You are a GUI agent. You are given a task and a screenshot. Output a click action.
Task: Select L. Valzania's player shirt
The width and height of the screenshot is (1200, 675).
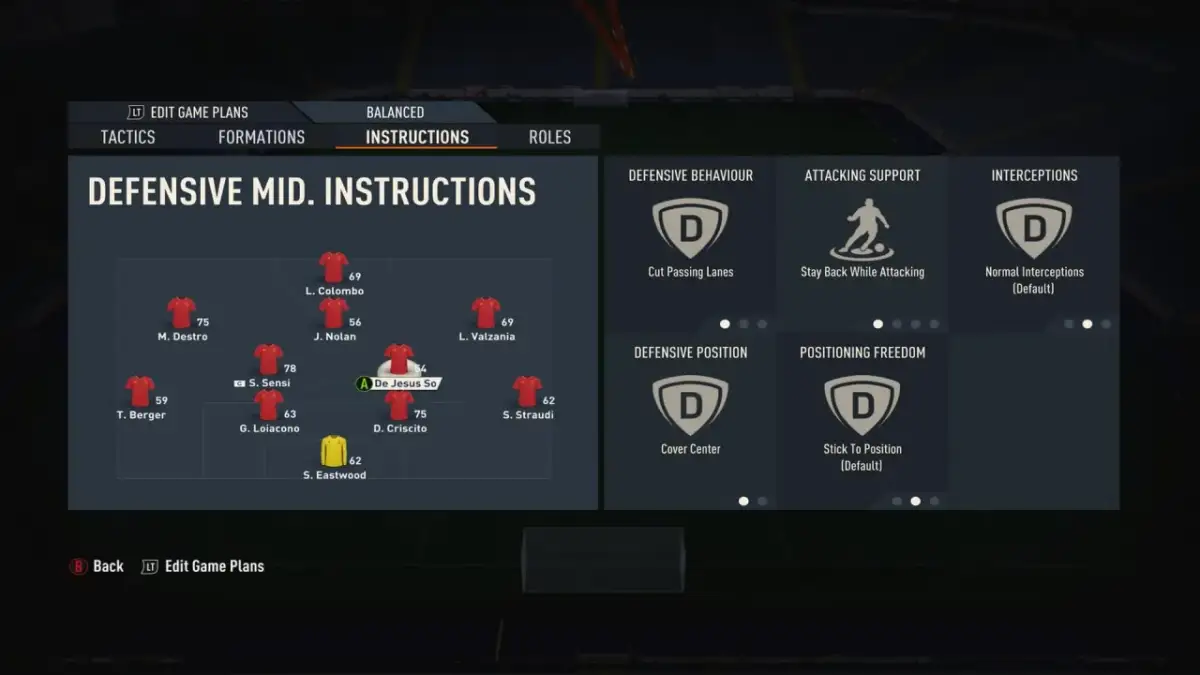(x=486, y=313)
